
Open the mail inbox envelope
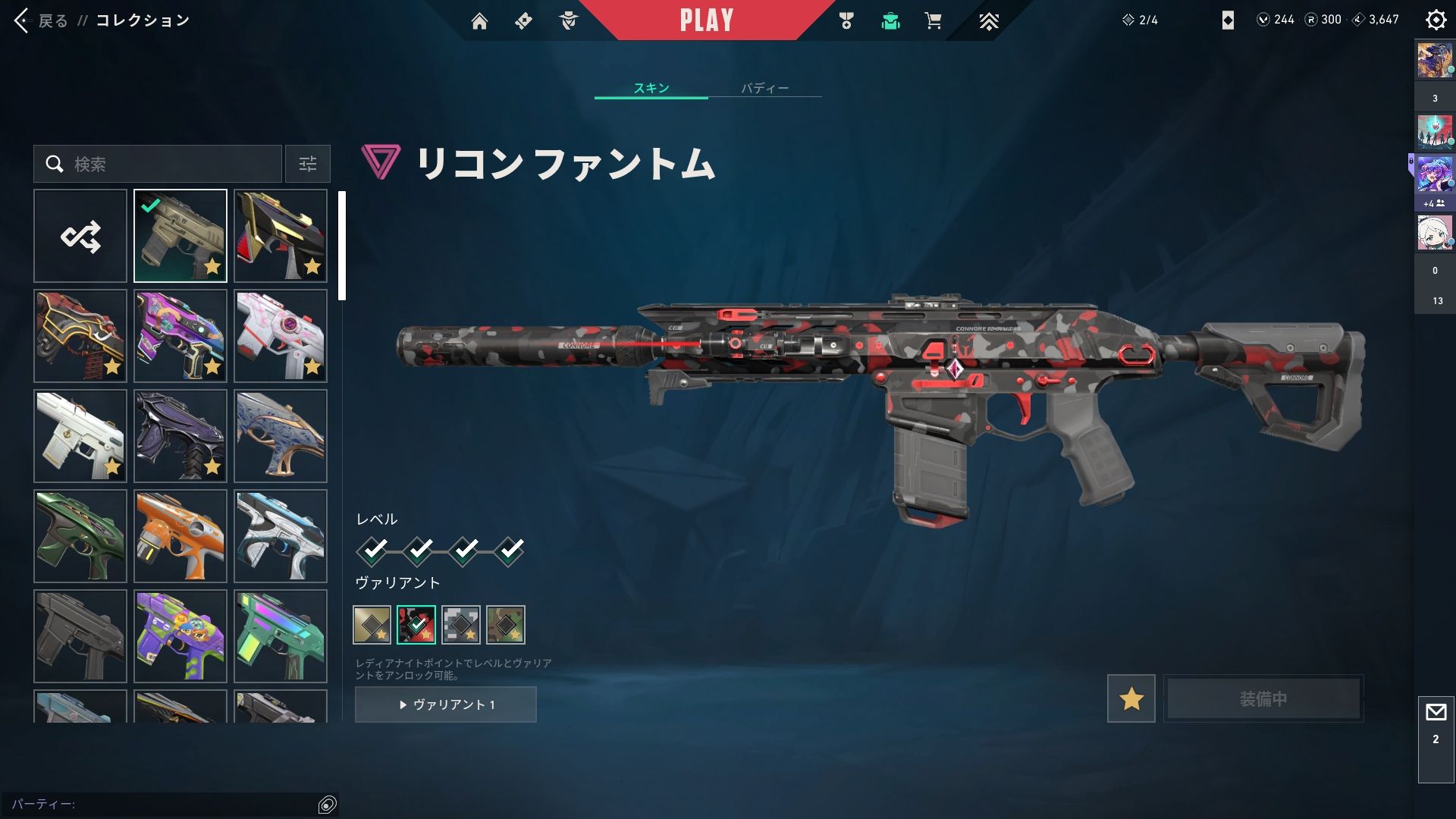[x=1436, y=713]
